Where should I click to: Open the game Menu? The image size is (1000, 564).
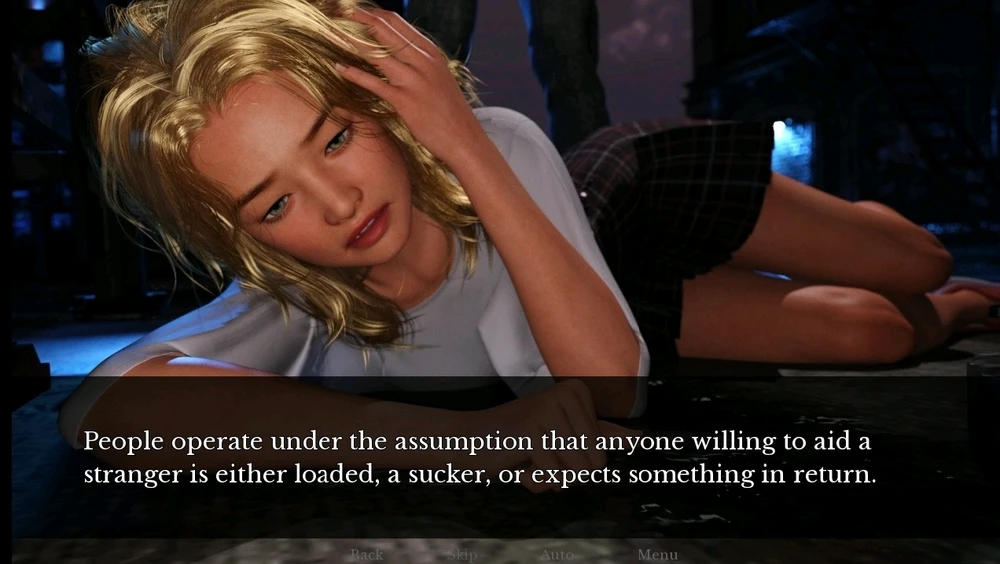657,554
